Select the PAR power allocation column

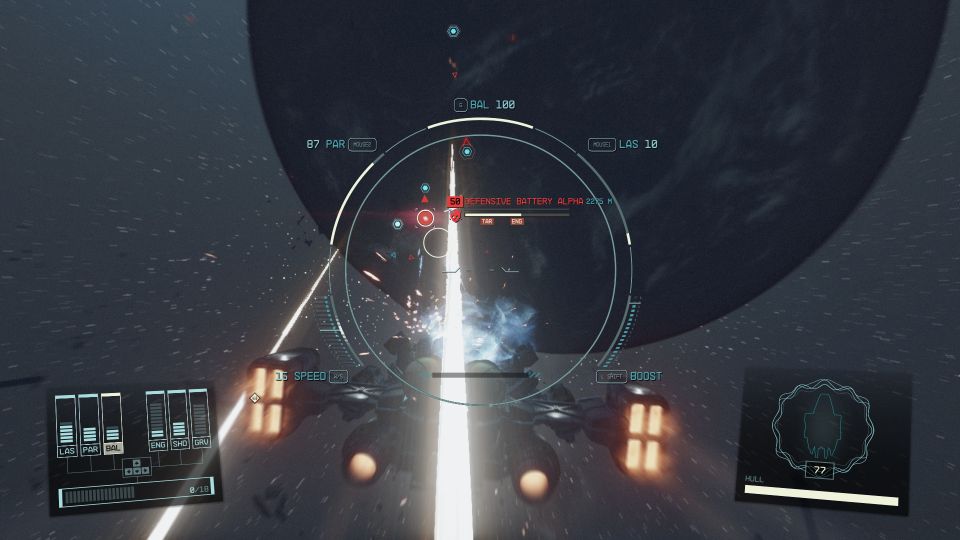89,424
